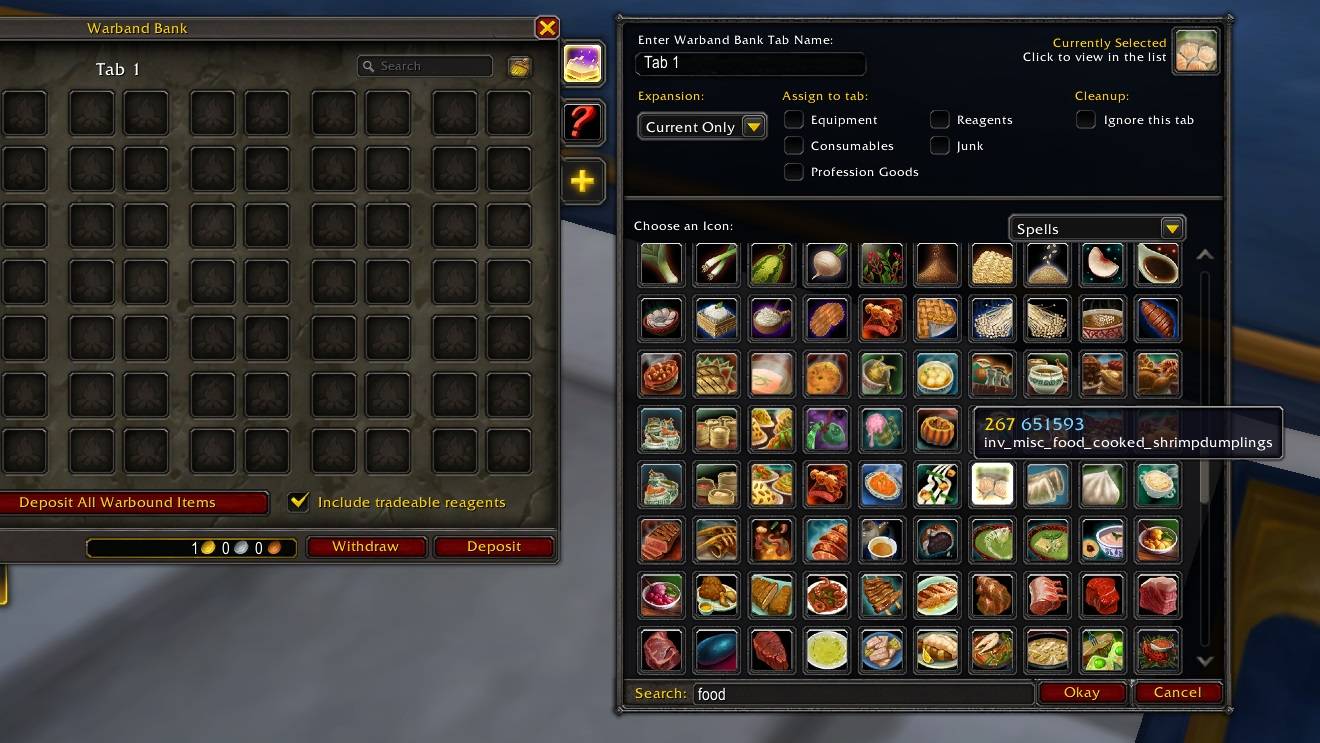The image size is (1320, 743).
Task: Edit the Warband Bank tab name field
Action: [750, 63]
